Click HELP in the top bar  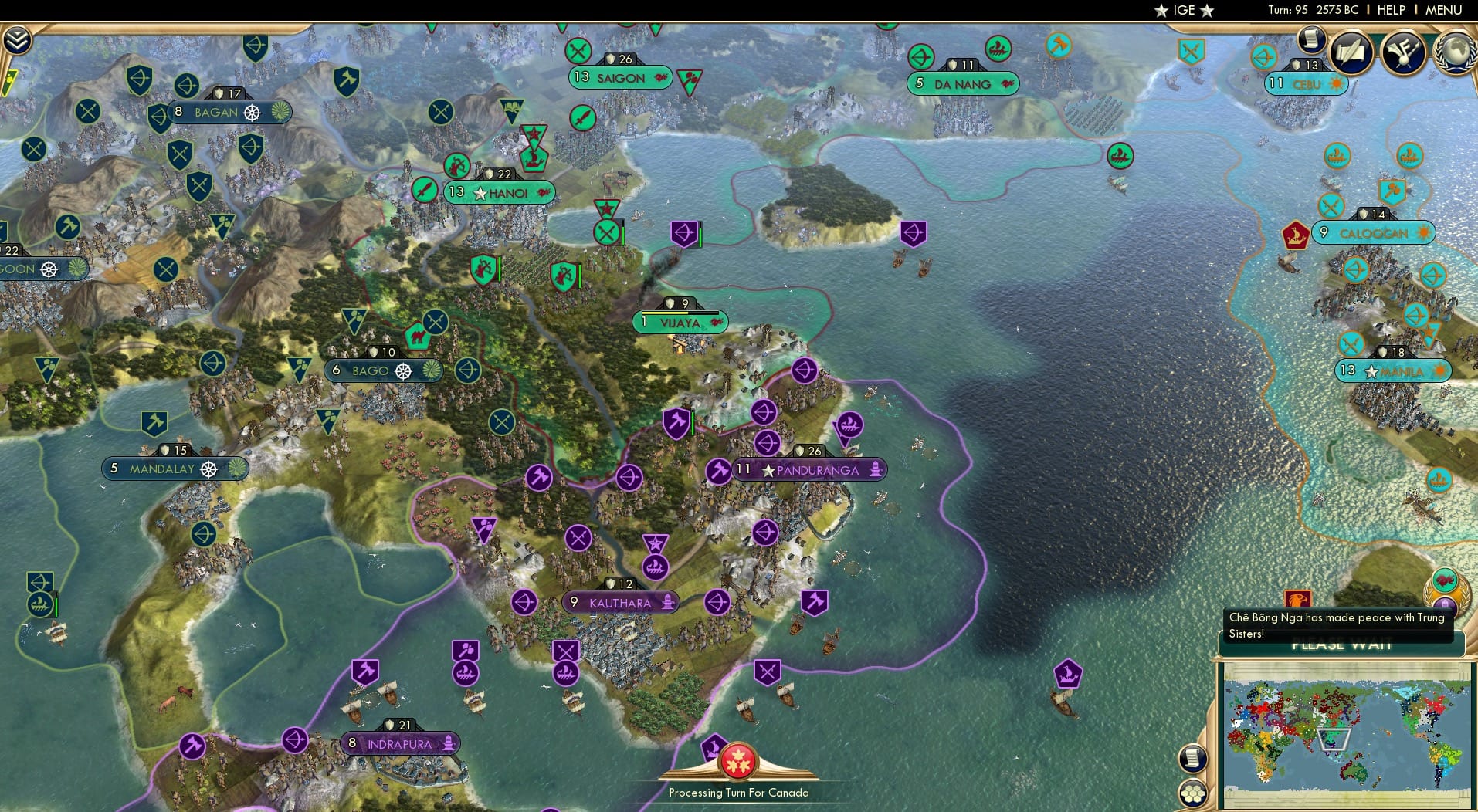click(x=1392, y=11)
